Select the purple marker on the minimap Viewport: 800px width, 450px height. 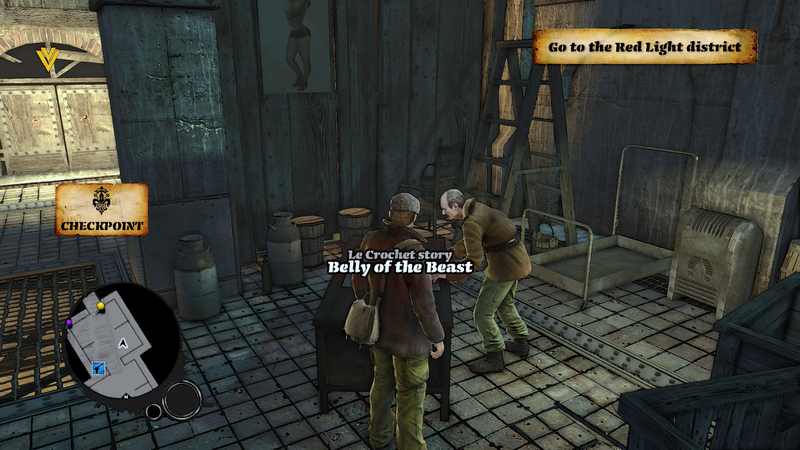(x=69, y=323)
